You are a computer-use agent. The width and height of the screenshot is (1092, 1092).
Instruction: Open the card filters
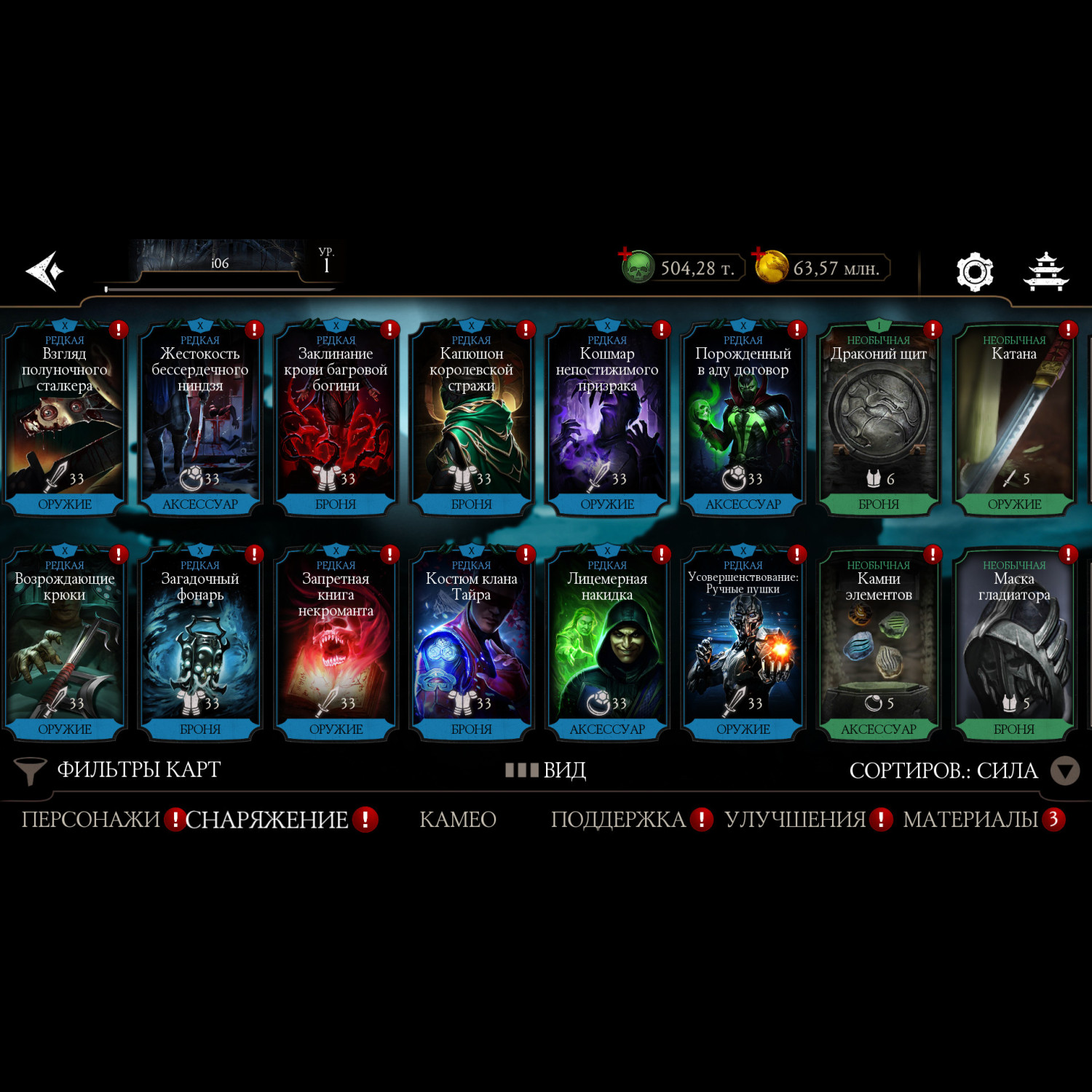tap(116, 770)
